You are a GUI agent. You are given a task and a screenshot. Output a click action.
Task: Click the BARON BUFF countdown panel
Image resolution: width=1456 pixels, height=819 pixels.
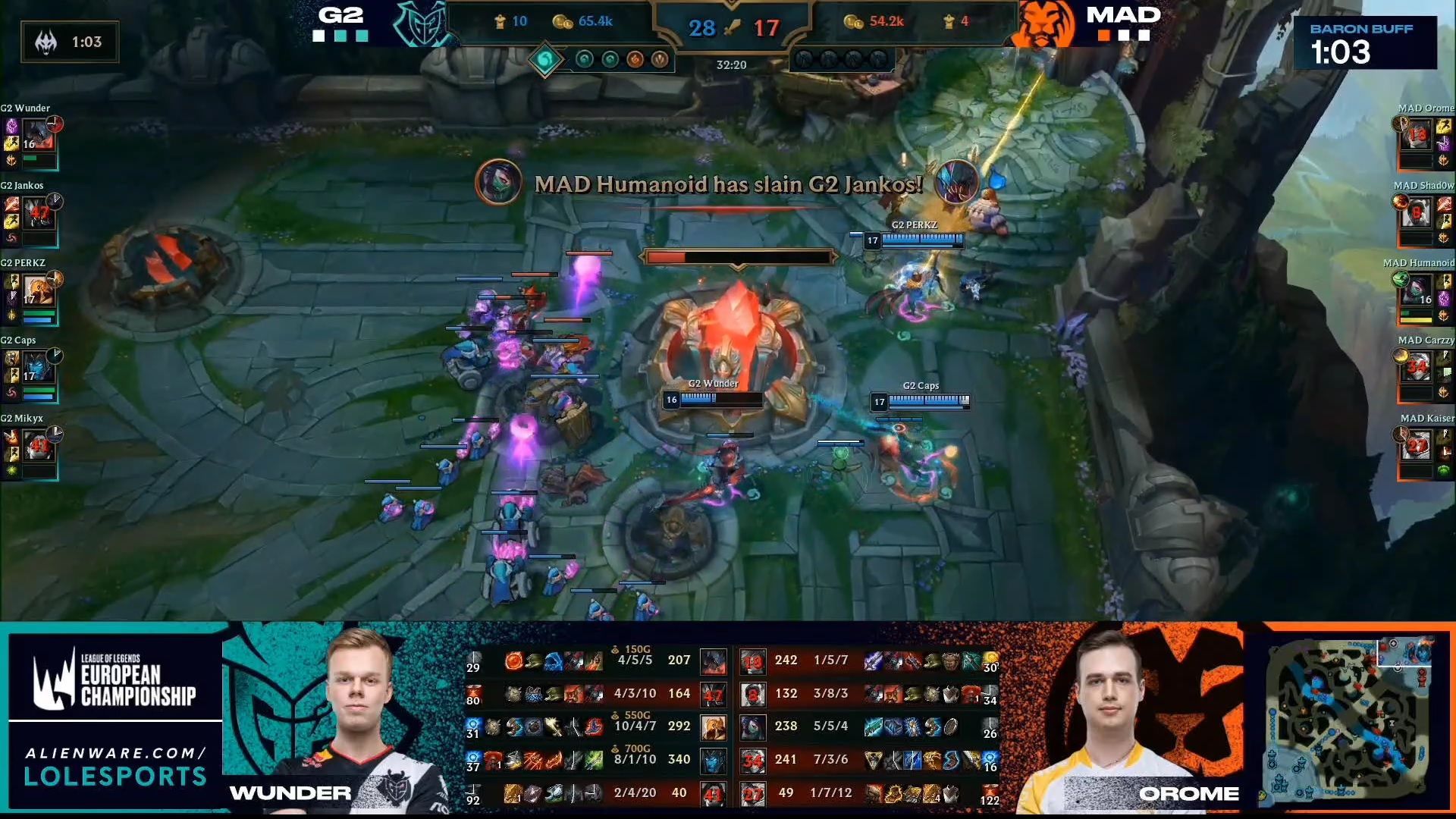[1365, 42]
